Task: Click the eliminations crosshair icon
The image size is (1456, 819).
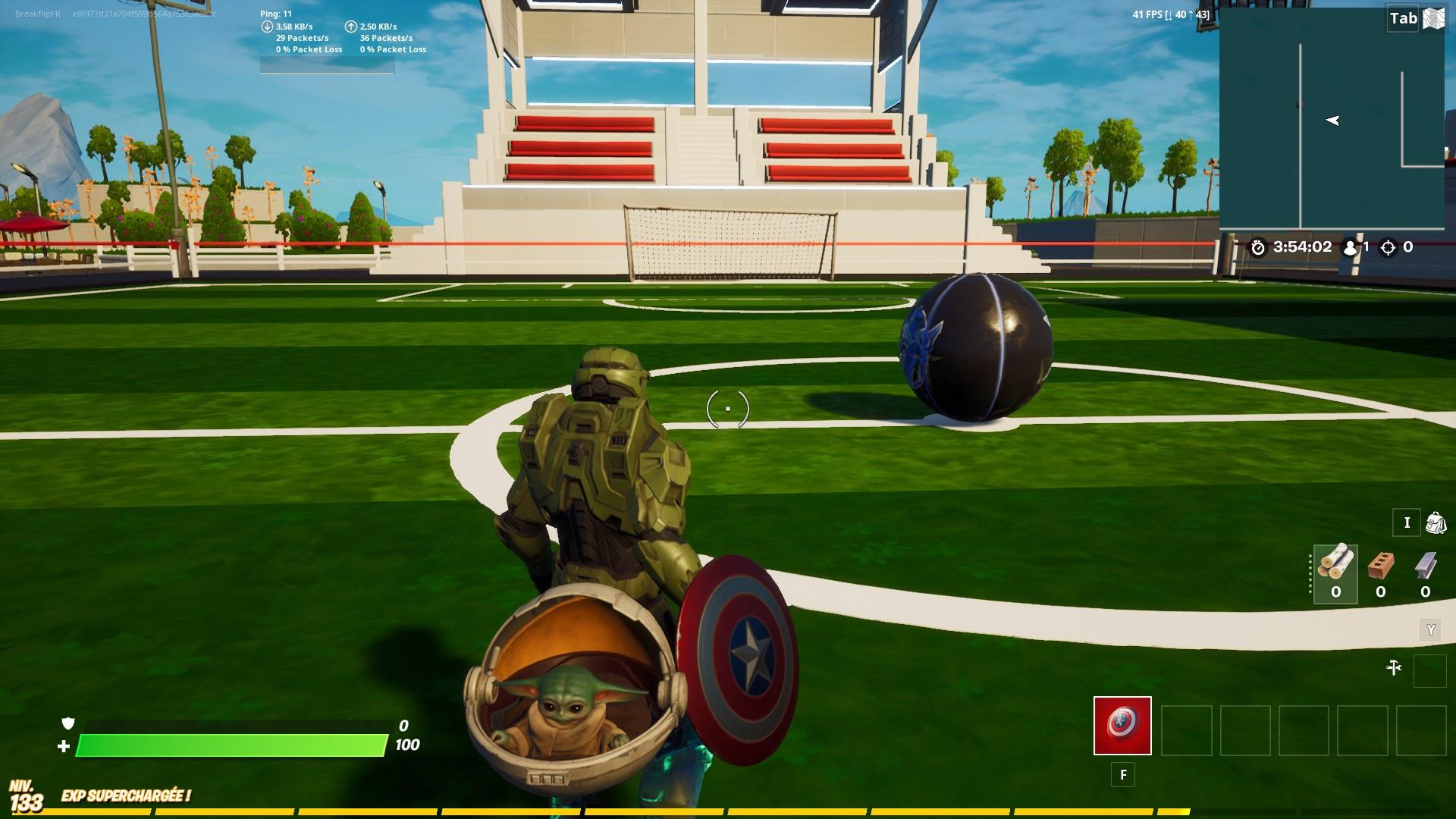Action: pos(1388,246)
